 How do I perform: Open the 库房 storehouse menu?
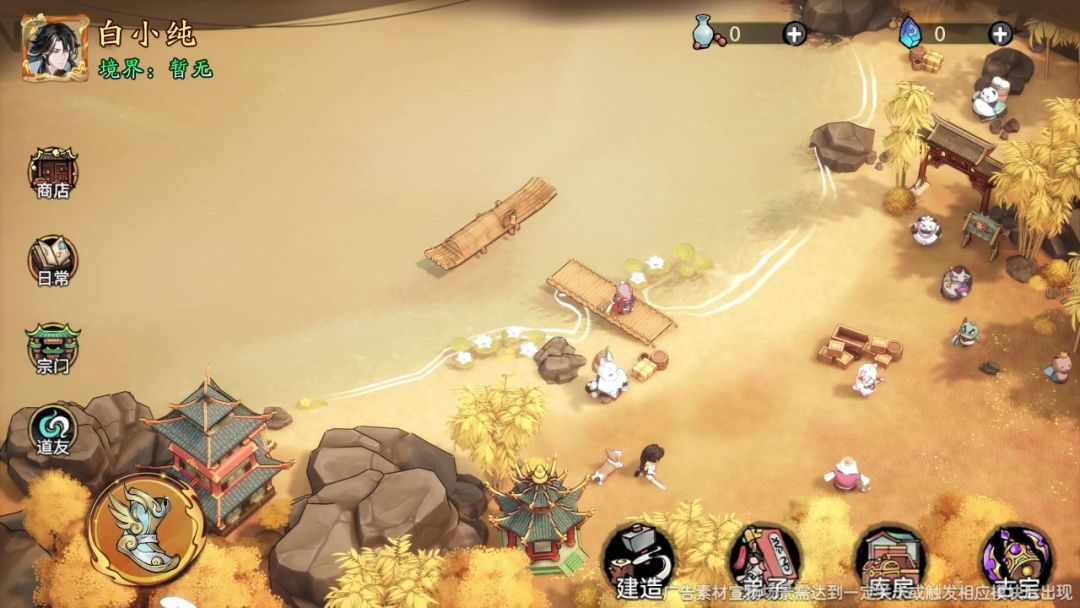pyautogui.click(x=889, y=558)
